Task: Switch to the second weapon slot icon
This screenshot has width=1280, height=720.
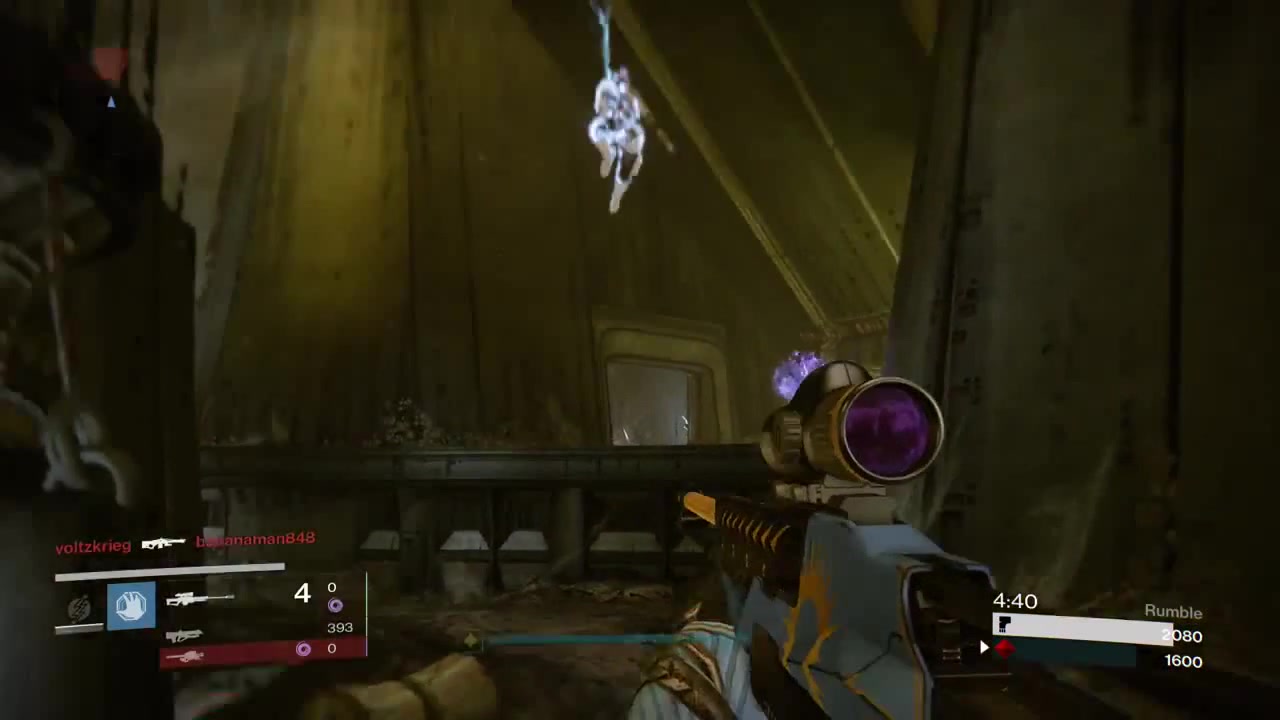Action: pyautogui.click(x=183, y=635)
